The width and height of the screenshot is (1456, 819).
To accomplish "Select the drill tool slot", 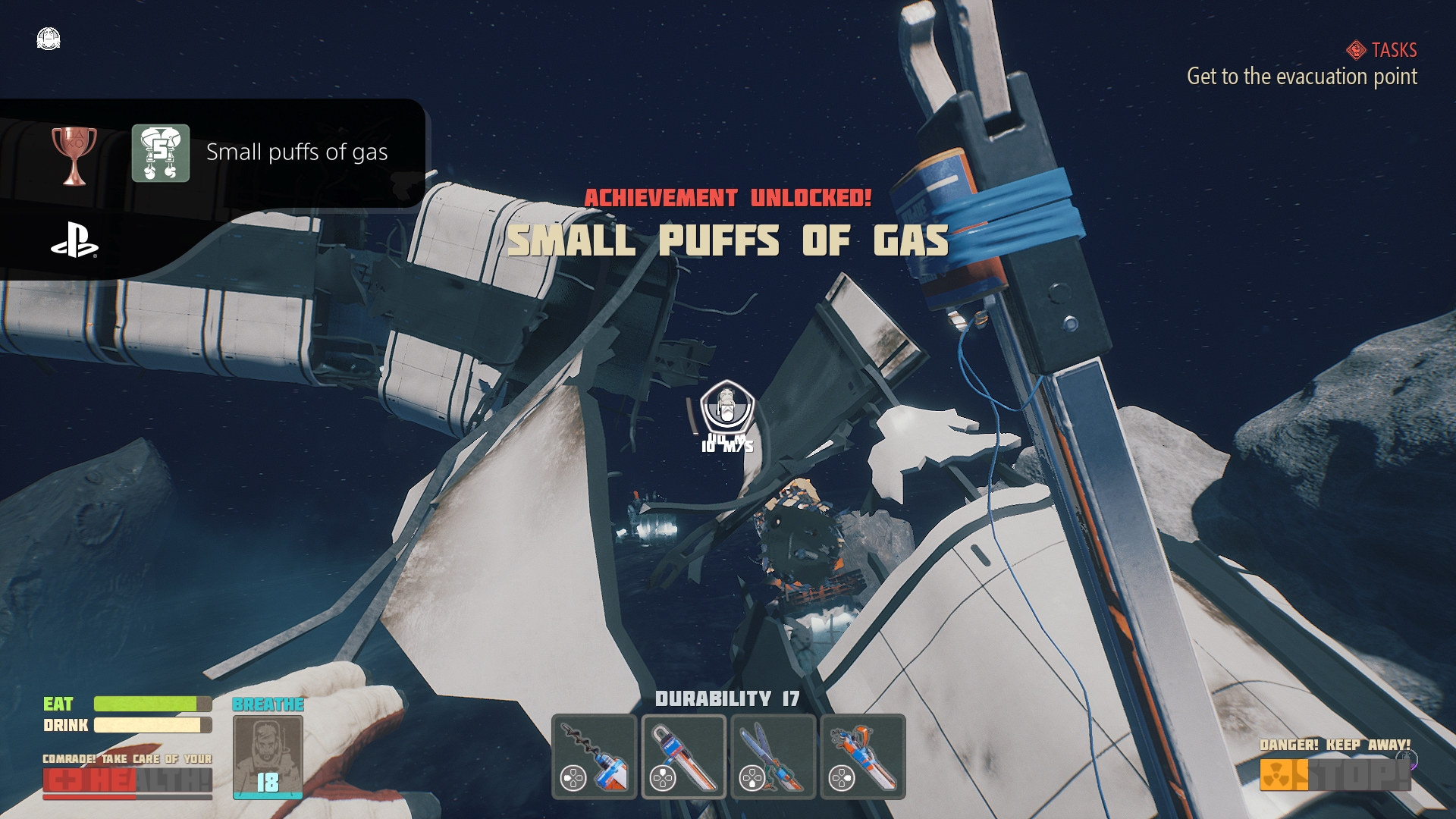I will [595, 756].
